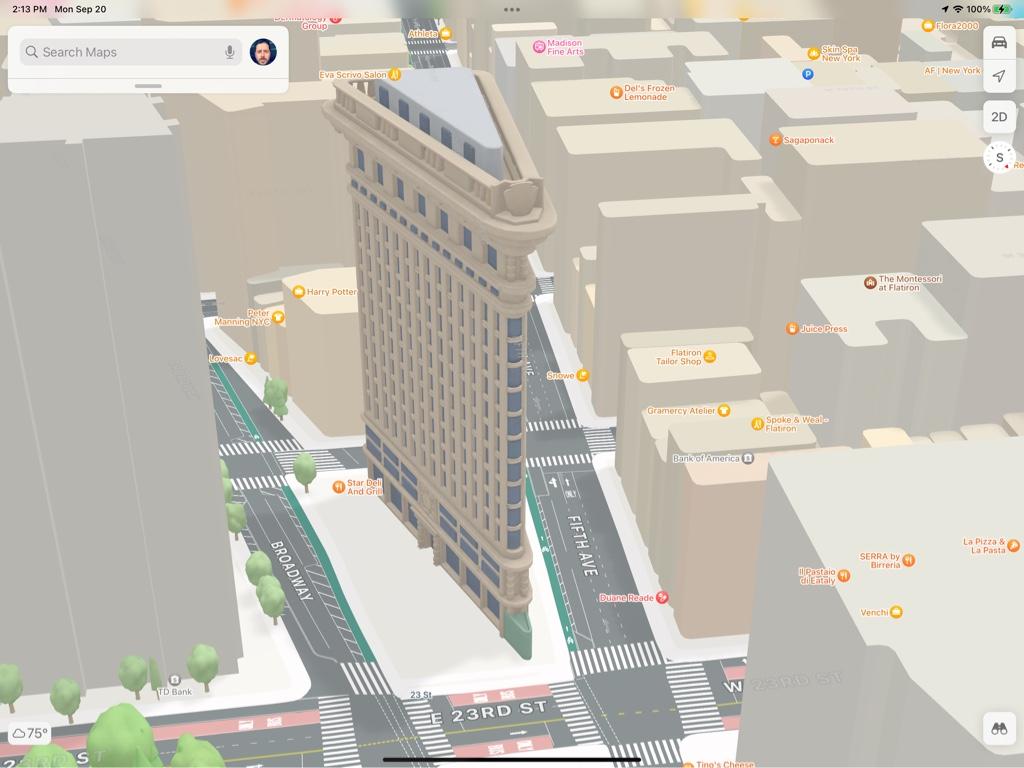Viewport: 1024px width, 768px height.
Task: Reset orientation with the compass
Action: tap(998, 157)
